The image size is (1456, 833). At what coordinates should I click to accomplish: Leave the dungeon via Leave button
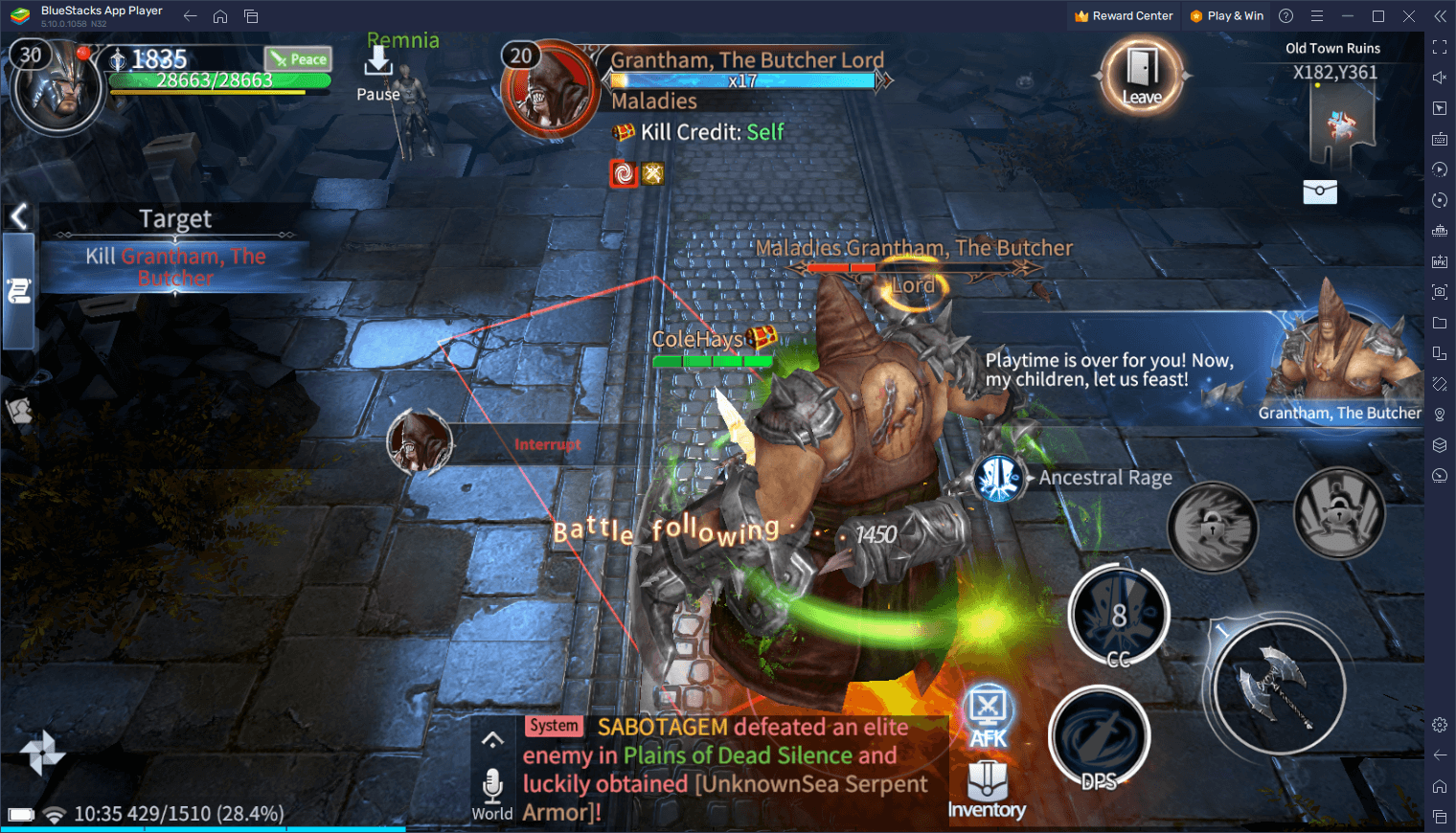pyautogui.click(x=1141, y=75)
